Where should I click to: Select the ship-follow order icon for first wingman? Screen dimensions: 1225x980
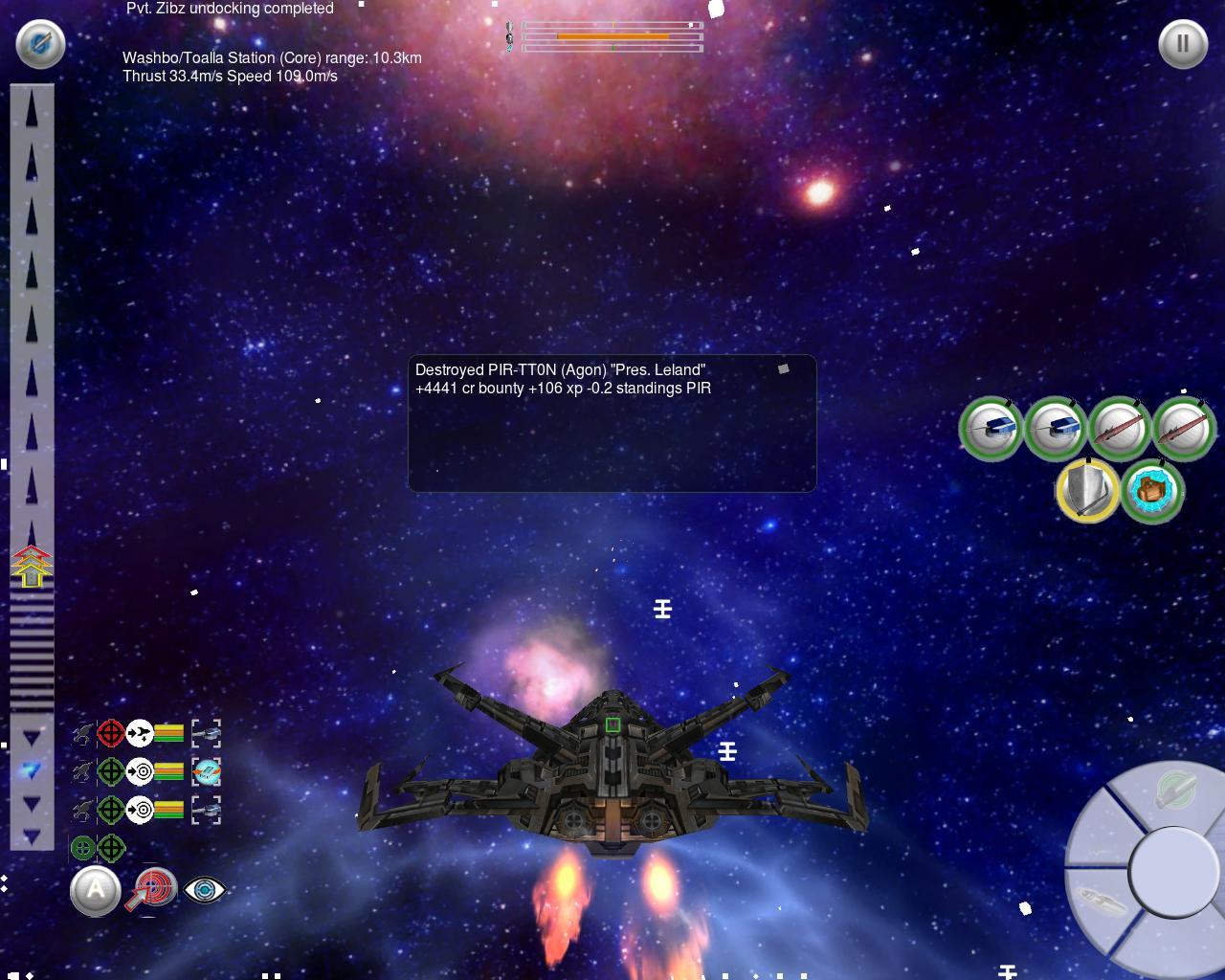140,734
